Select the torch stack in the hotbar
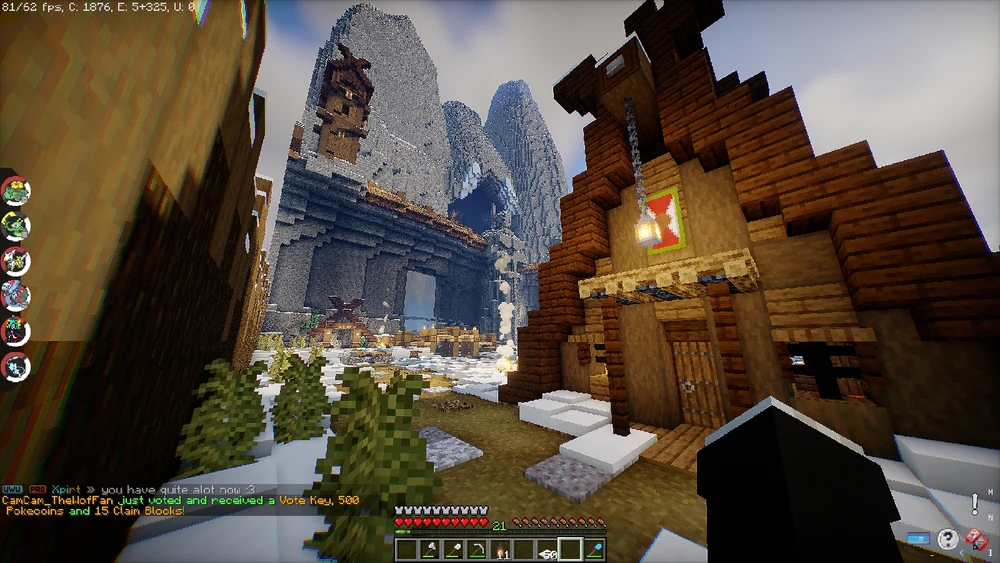 point(501,549)
